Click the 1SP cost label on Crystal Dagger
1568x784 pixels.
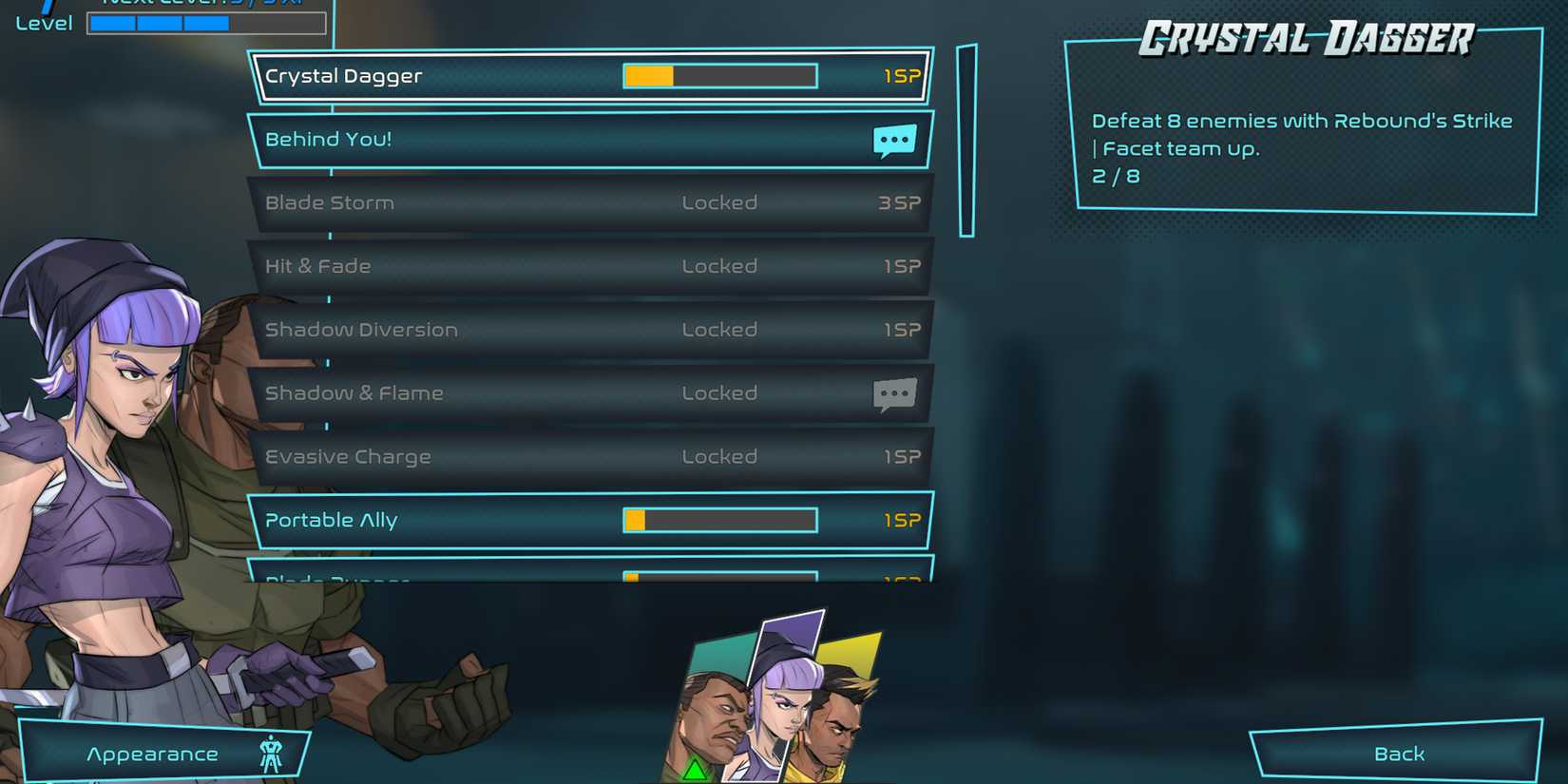point(901,75)
